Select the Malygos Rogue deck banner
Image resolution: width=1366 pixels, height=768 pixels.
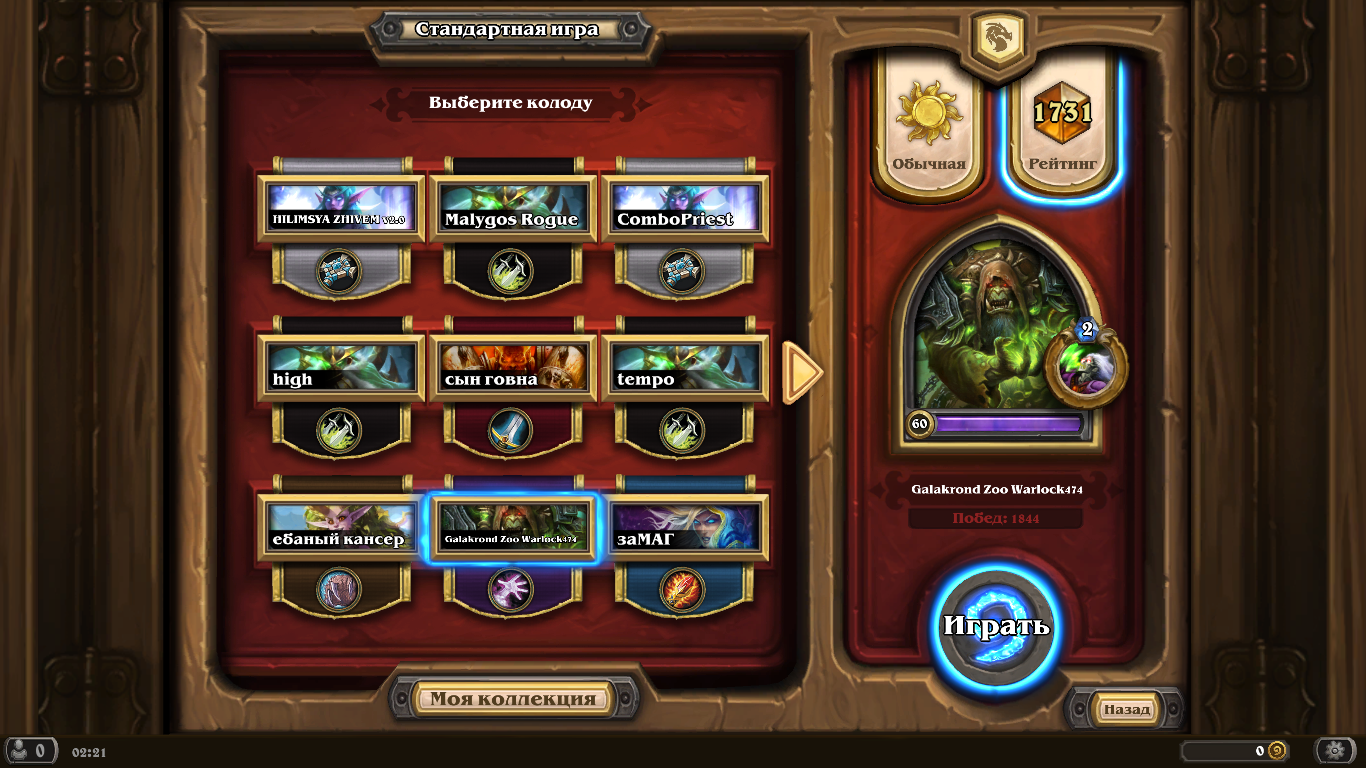point(513,207)
